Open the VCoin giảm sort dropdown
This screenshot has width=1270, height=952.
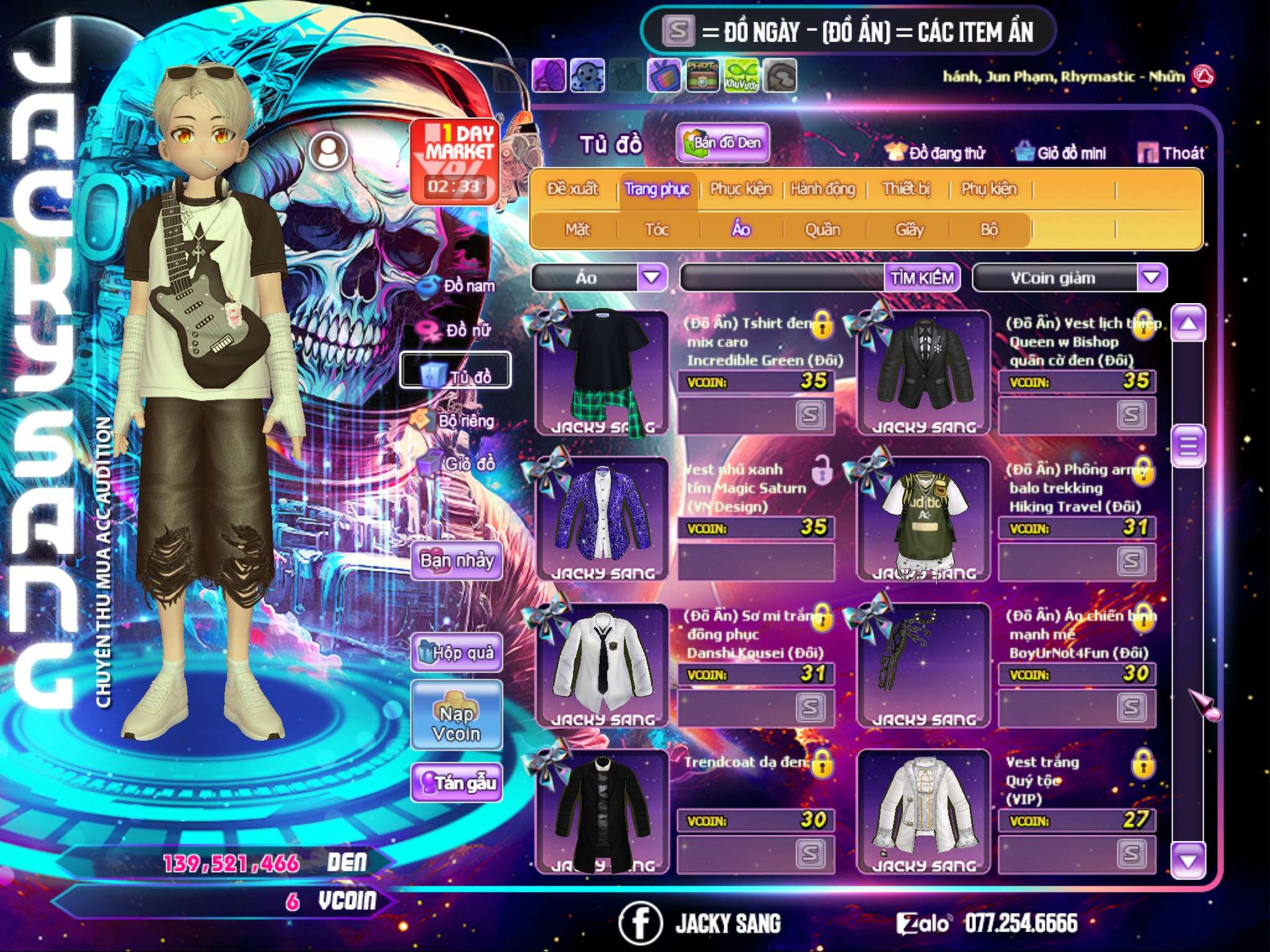[1152, 277]
